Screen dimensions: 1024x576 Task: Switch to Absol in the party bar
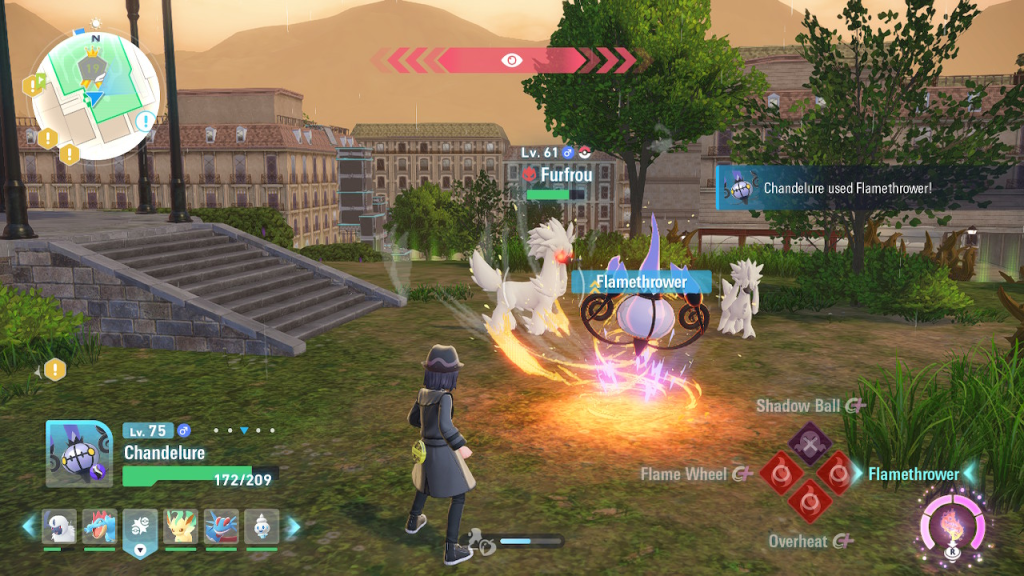click(x=59, y=526)
